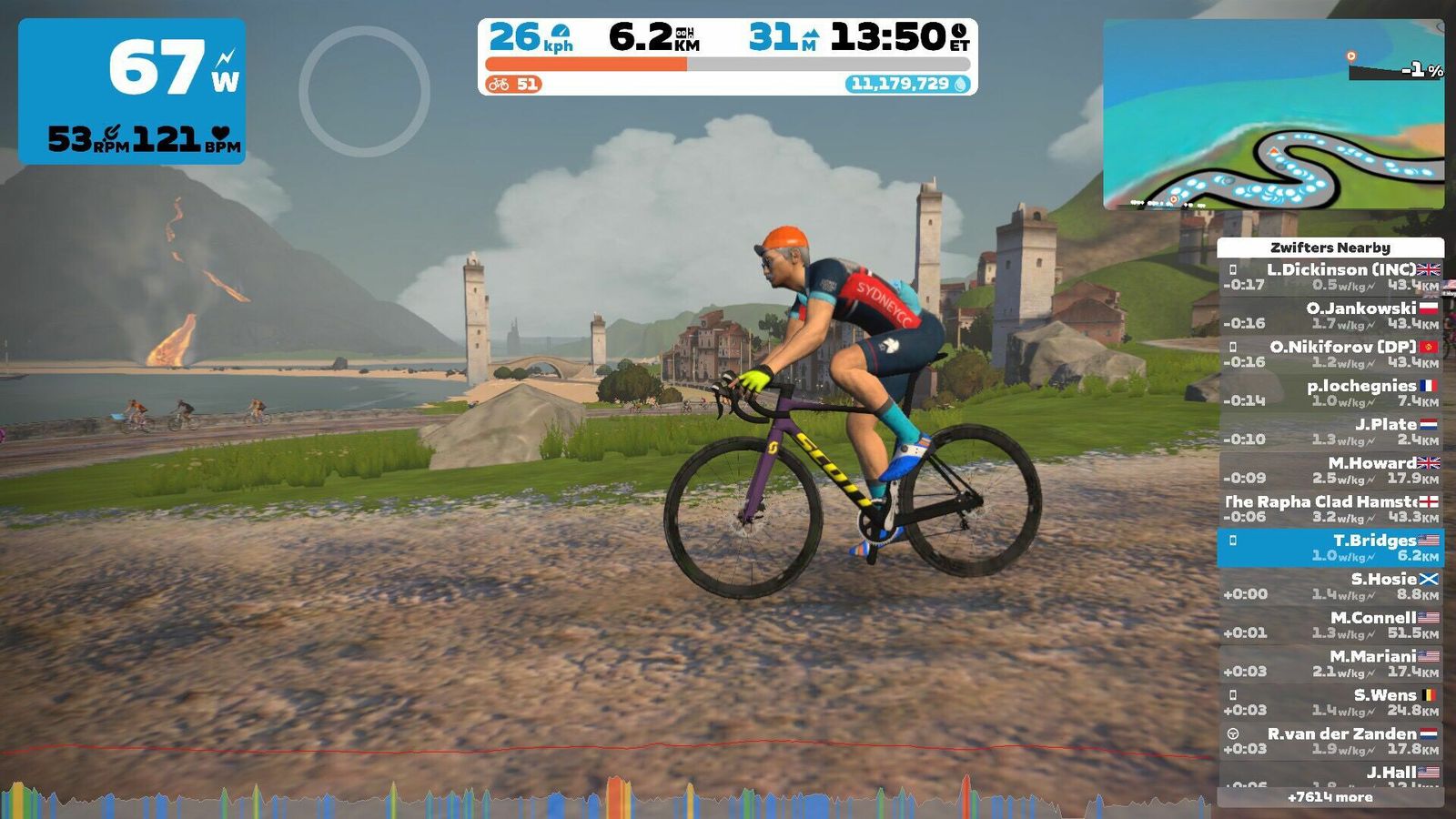The image size is (1456, 819).
Task: Expand the +7614 more riders entry
Action: click(x=1330, y=797)
